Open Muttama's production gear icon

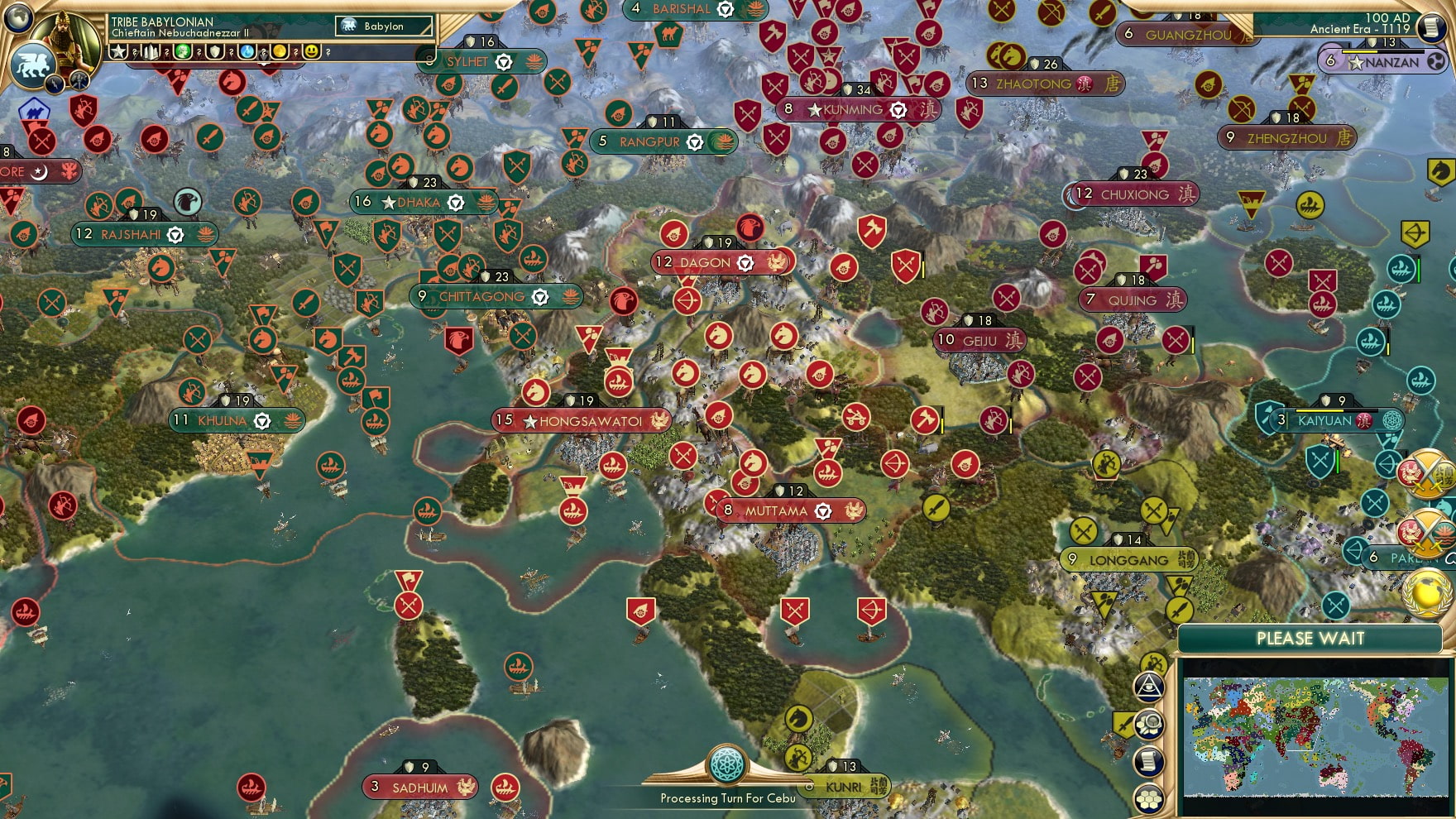click(823, 511)
